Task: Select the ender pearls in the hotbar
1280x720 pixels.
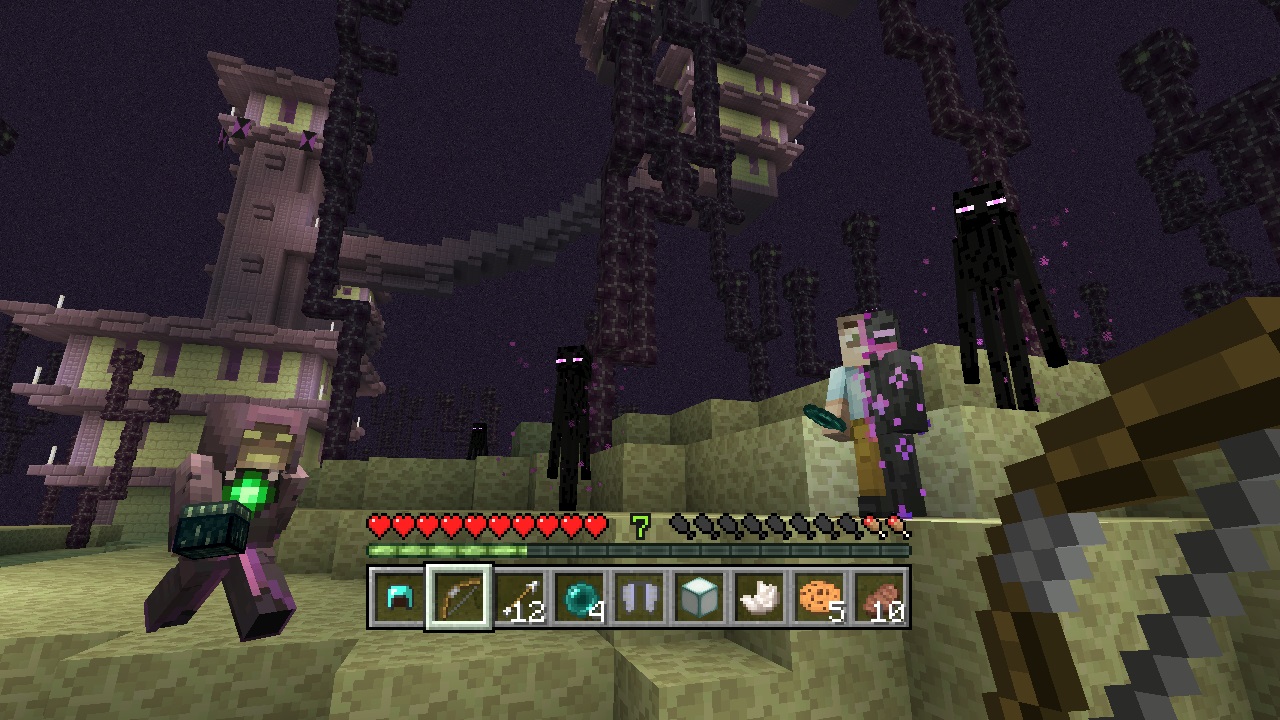Action: coord(578,599)
